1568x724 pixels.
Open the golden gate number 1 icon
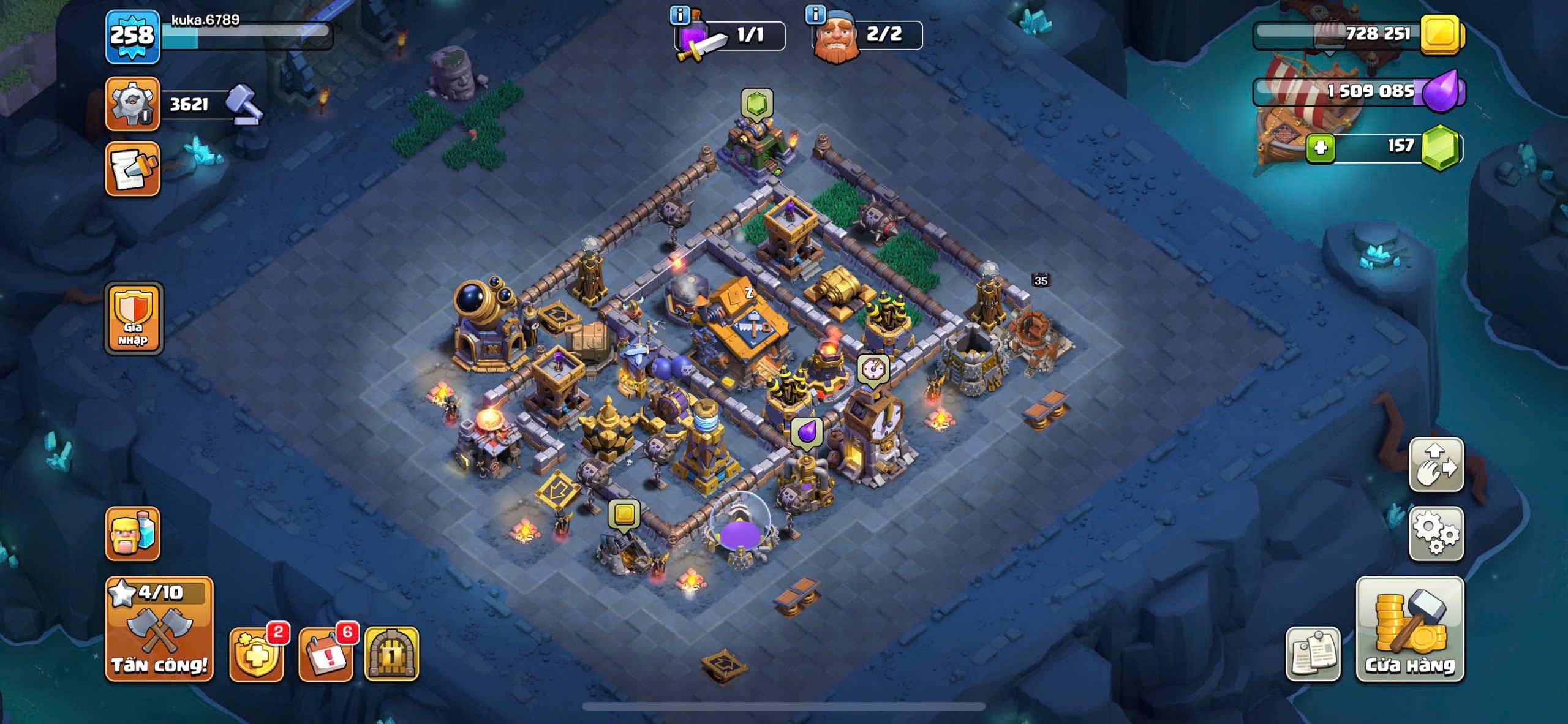[x=392, y=654]
